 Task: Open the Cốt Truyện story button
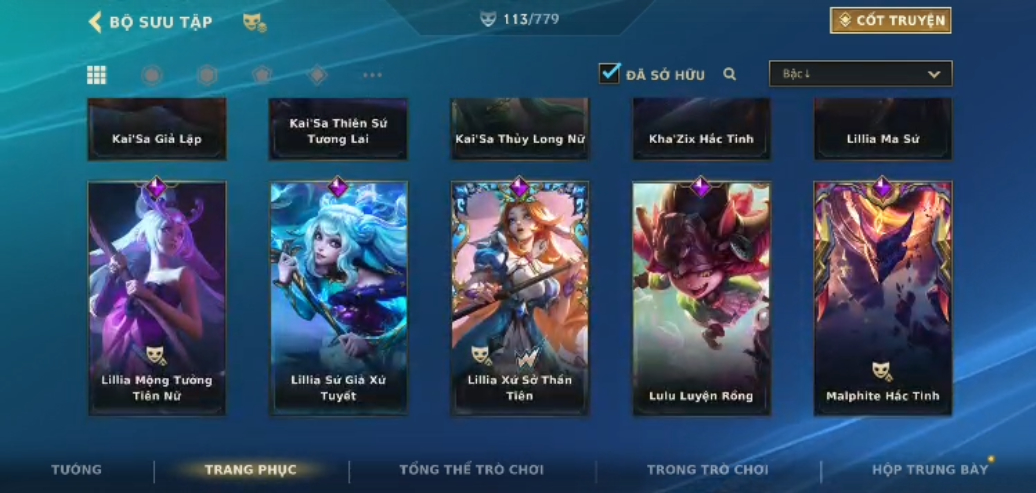pos(890,20)
